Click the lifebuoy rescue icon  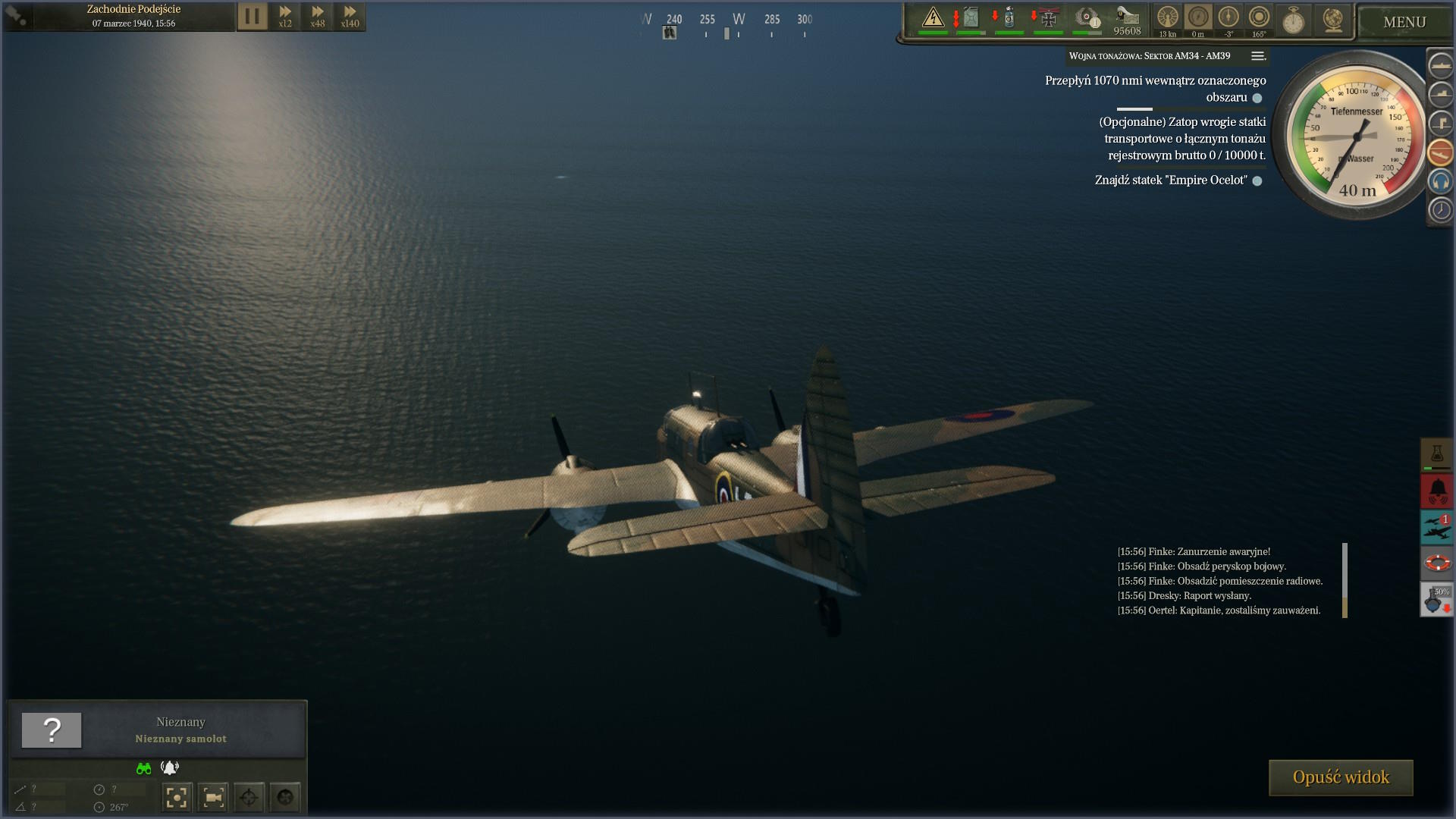click(x=1436, y=563)
